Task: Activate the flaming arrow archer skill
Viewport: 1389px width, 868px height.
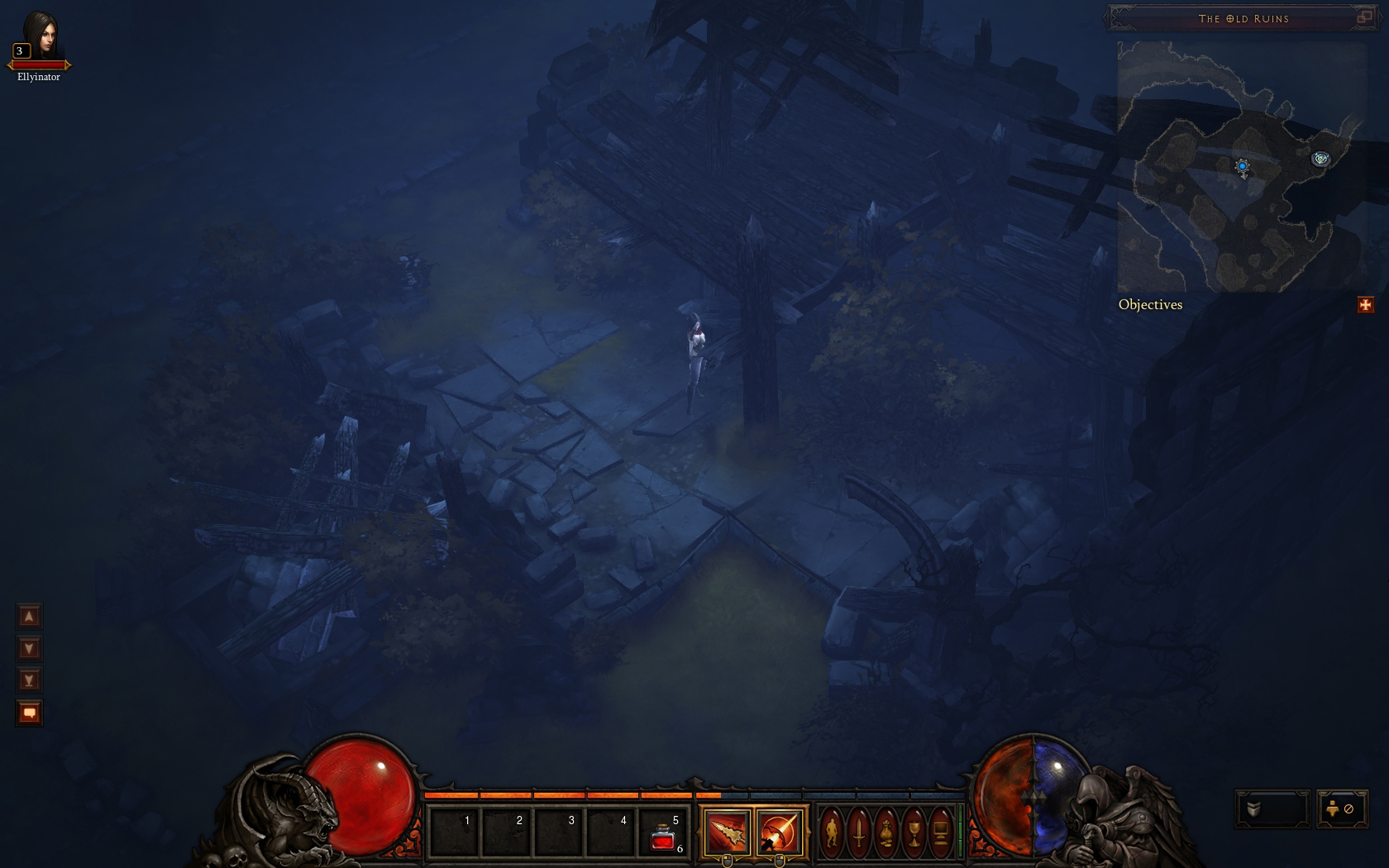Action: point(779,832)
